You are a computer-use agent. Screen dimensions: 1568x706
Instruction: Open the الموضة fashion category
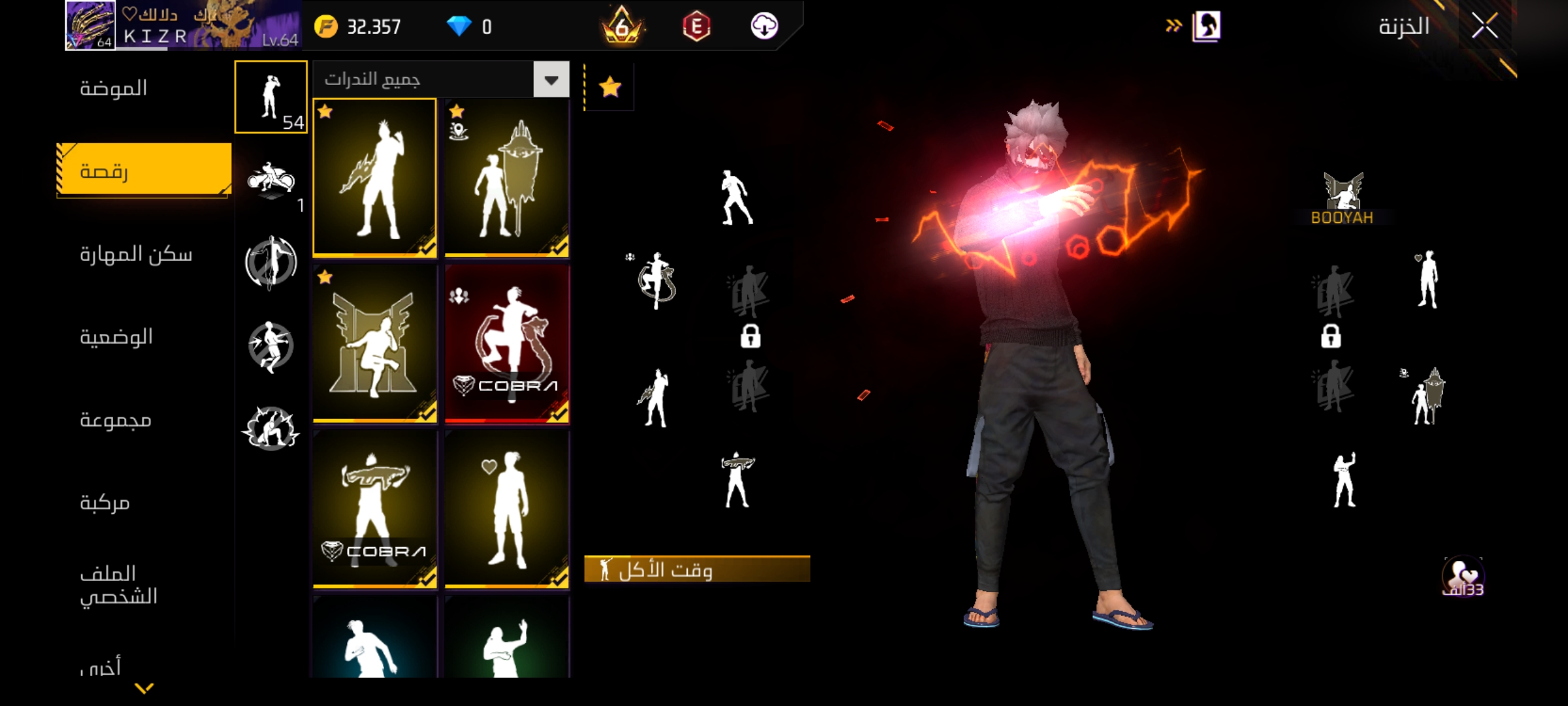[114, 88]
